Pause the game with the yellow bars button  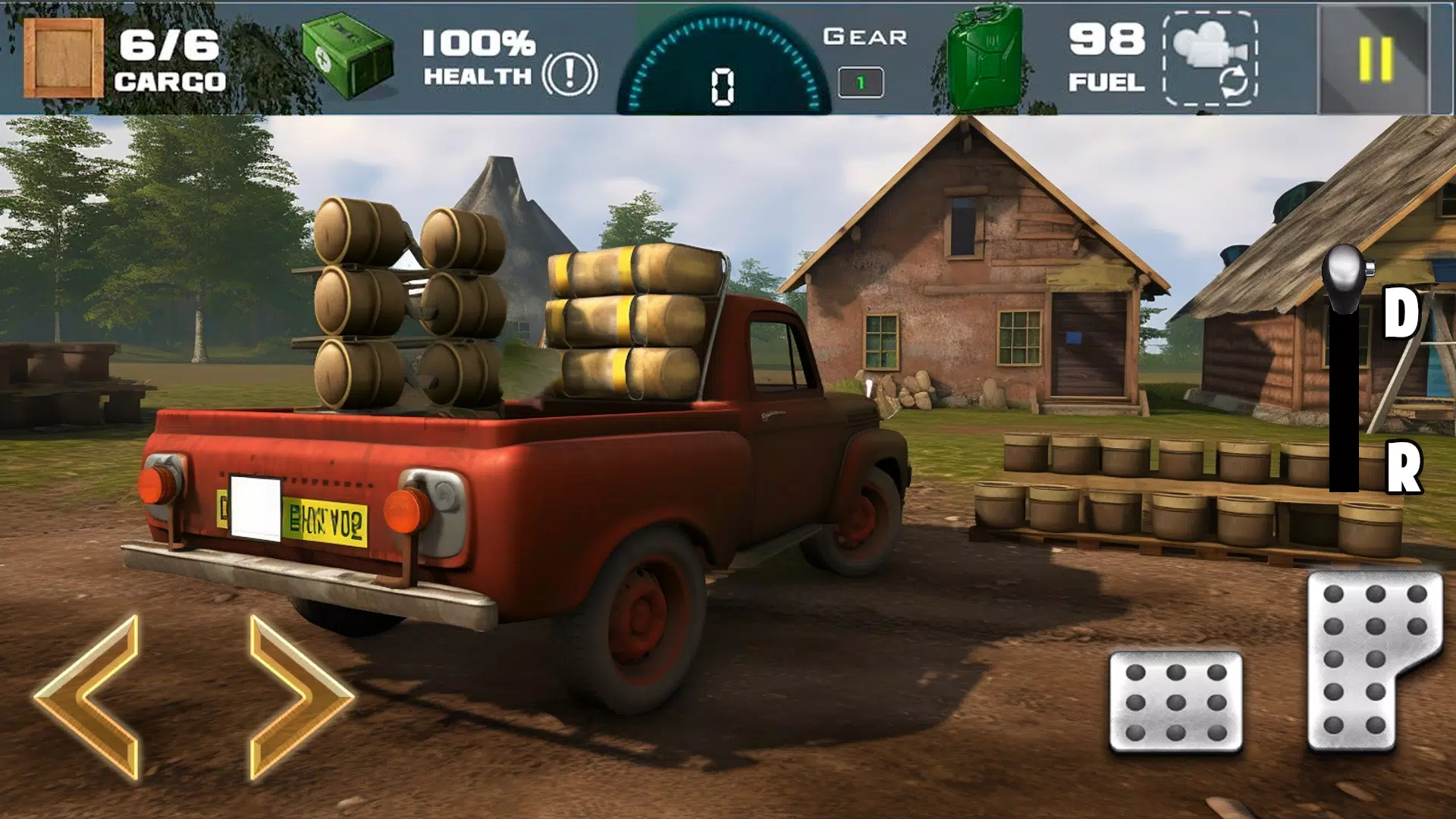coord(1375,58)
